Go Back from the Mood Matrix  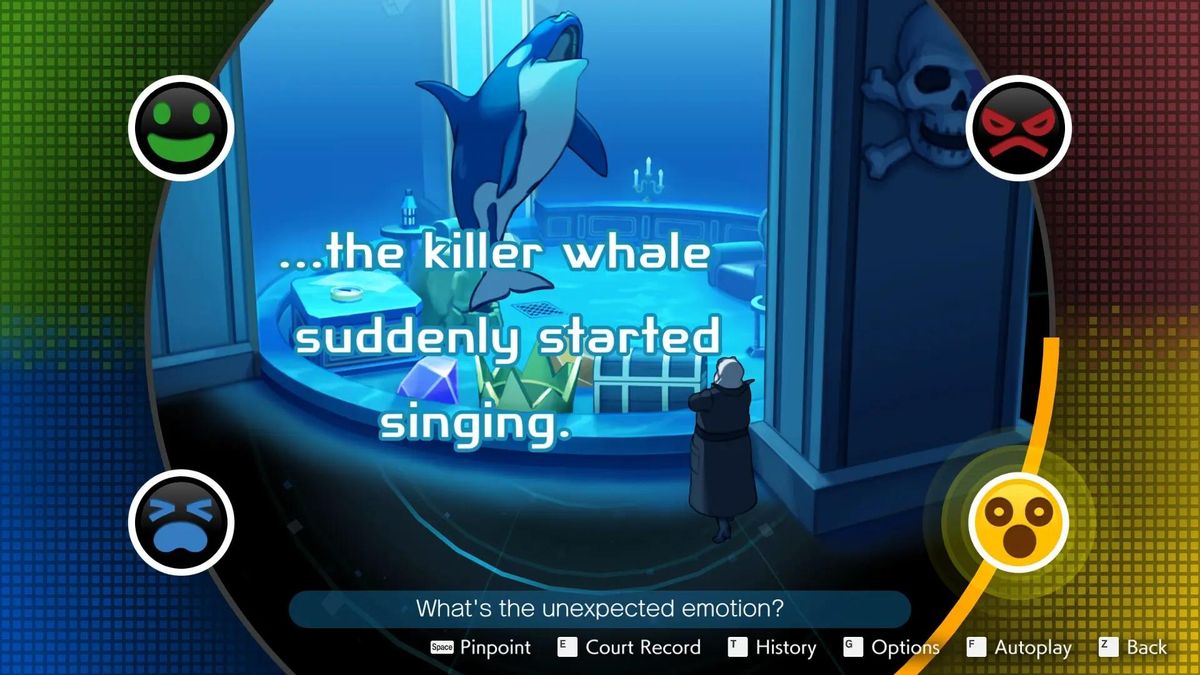pyautogui.click(x=1133, y=647)
